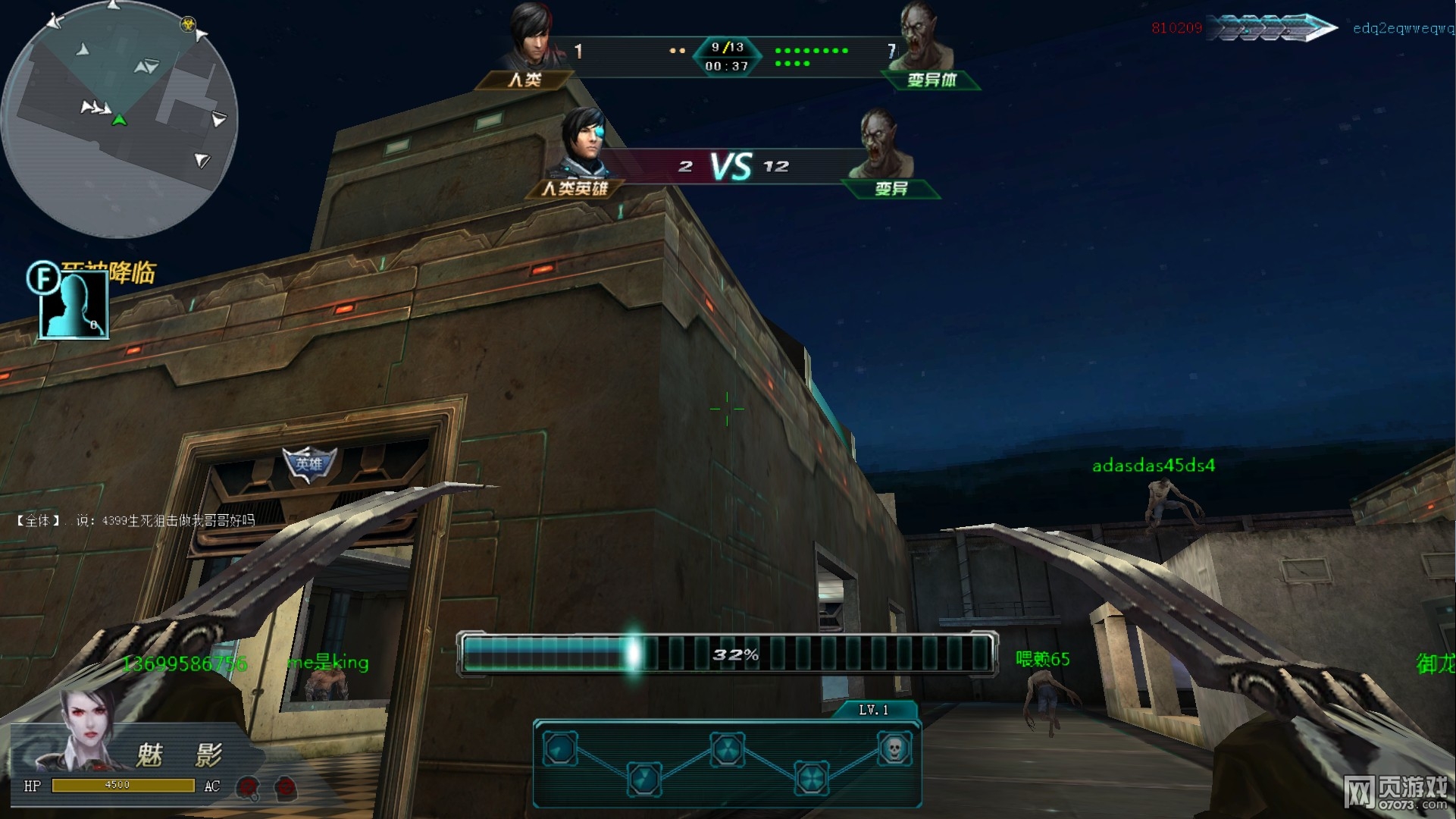The image size is (1456, 819).
Task: Select the 人类 team portrait
Action: tap(532, 38)
